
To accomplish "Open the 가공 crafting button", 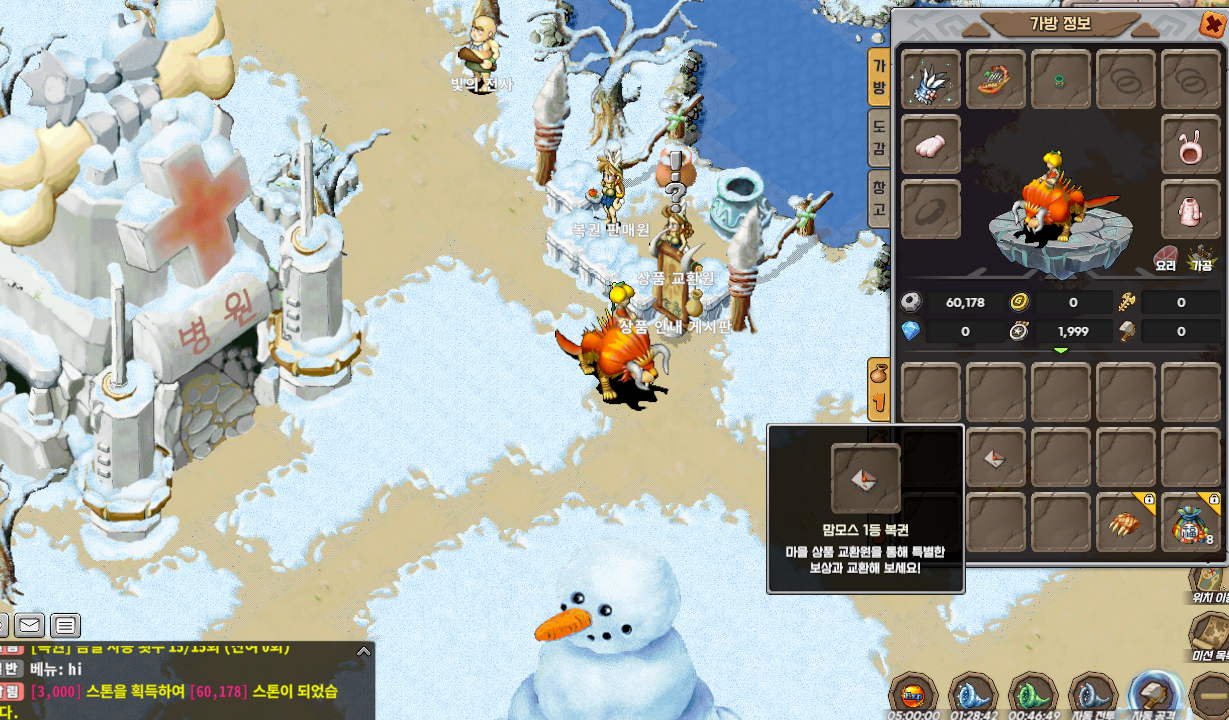I will [x=1201, y=258].
